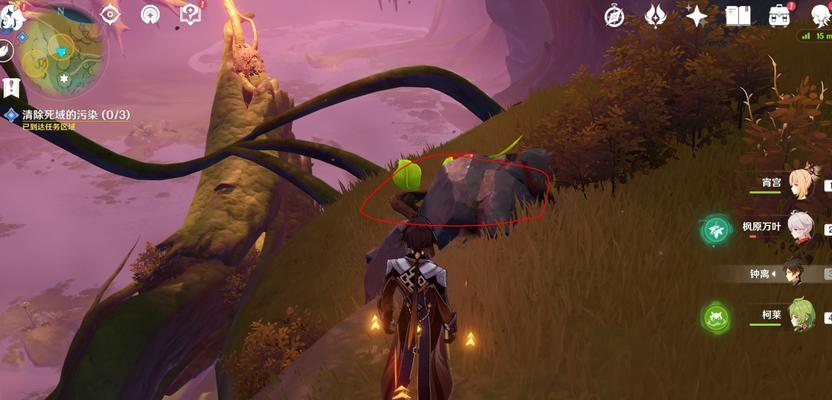Image resolution: width=832 pixels, height=400 pixels.
Task: Trigger 柯莱's glowing elemental burst icon
Action: click(717, 318)
